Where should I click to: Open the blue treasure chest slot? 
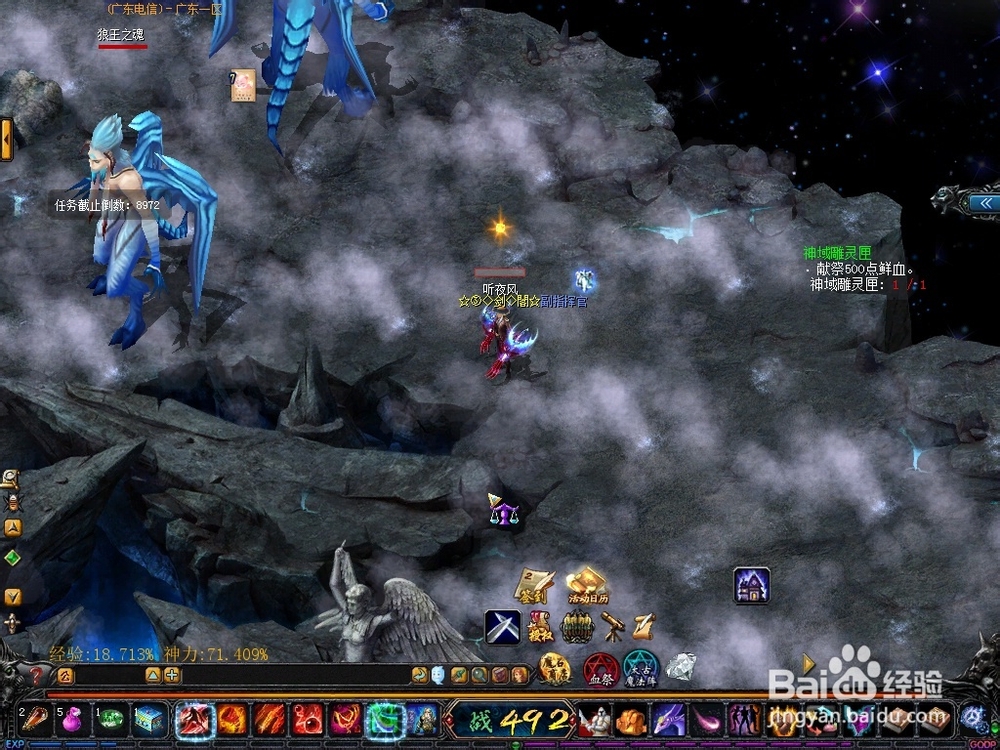click(150, 719)
